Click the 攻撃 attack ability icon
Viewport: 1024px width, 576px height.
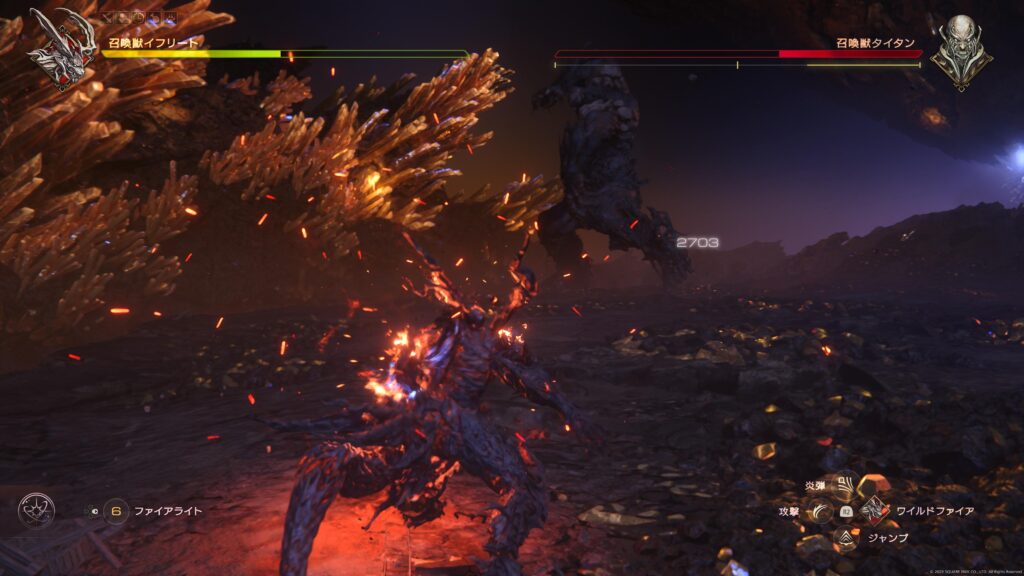[820, 511]
